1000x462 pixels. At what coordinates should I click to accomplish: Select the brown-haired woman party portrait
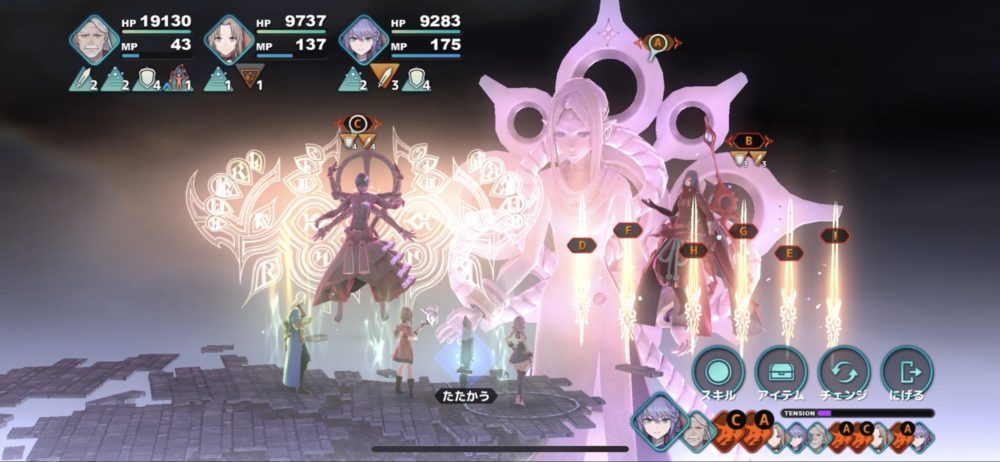[228, 41]
